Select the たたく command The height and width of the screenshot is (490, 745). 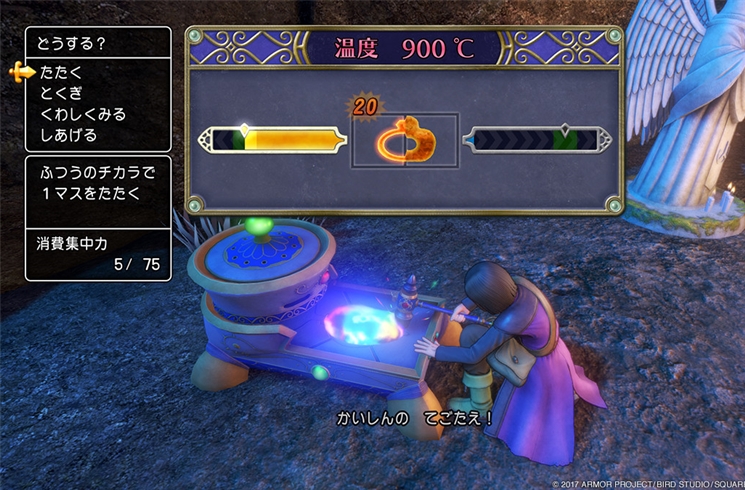pyautogui.click(x=62, y=72)
